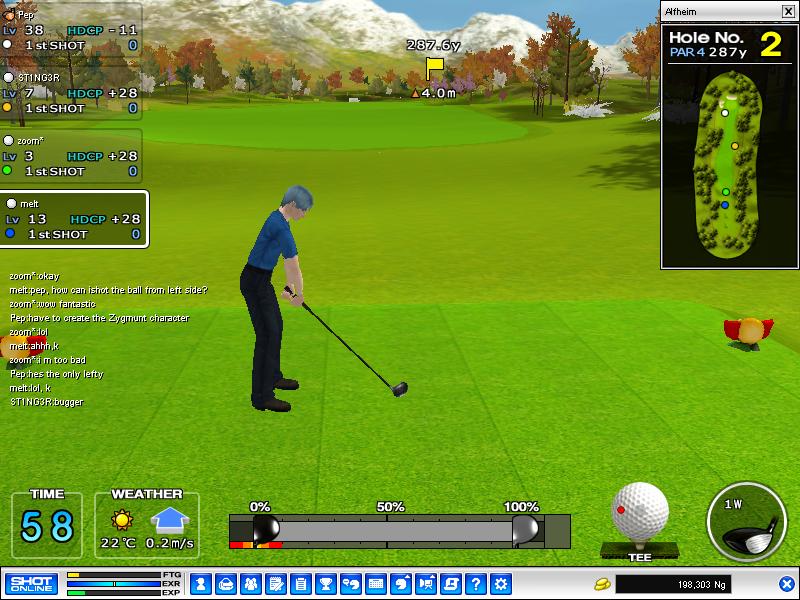Viewport: 800px width, 600px height.
Task: Select melt's highlighted player panel
Action: tap(75, 219)
